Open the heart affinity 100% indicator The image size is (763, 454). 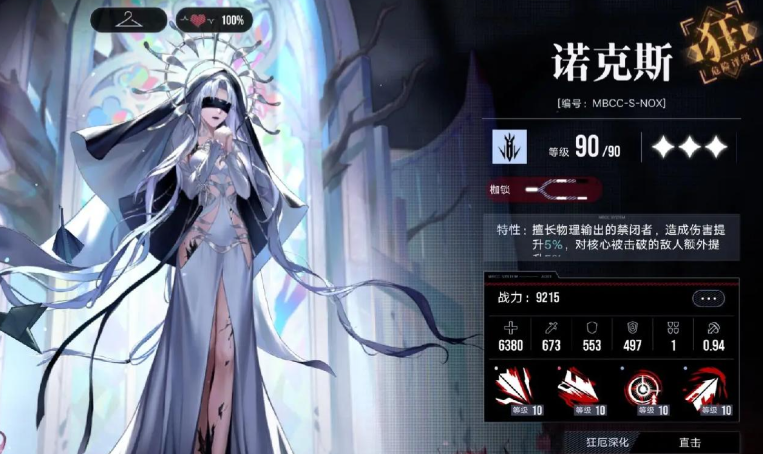(x=213, y=19)
